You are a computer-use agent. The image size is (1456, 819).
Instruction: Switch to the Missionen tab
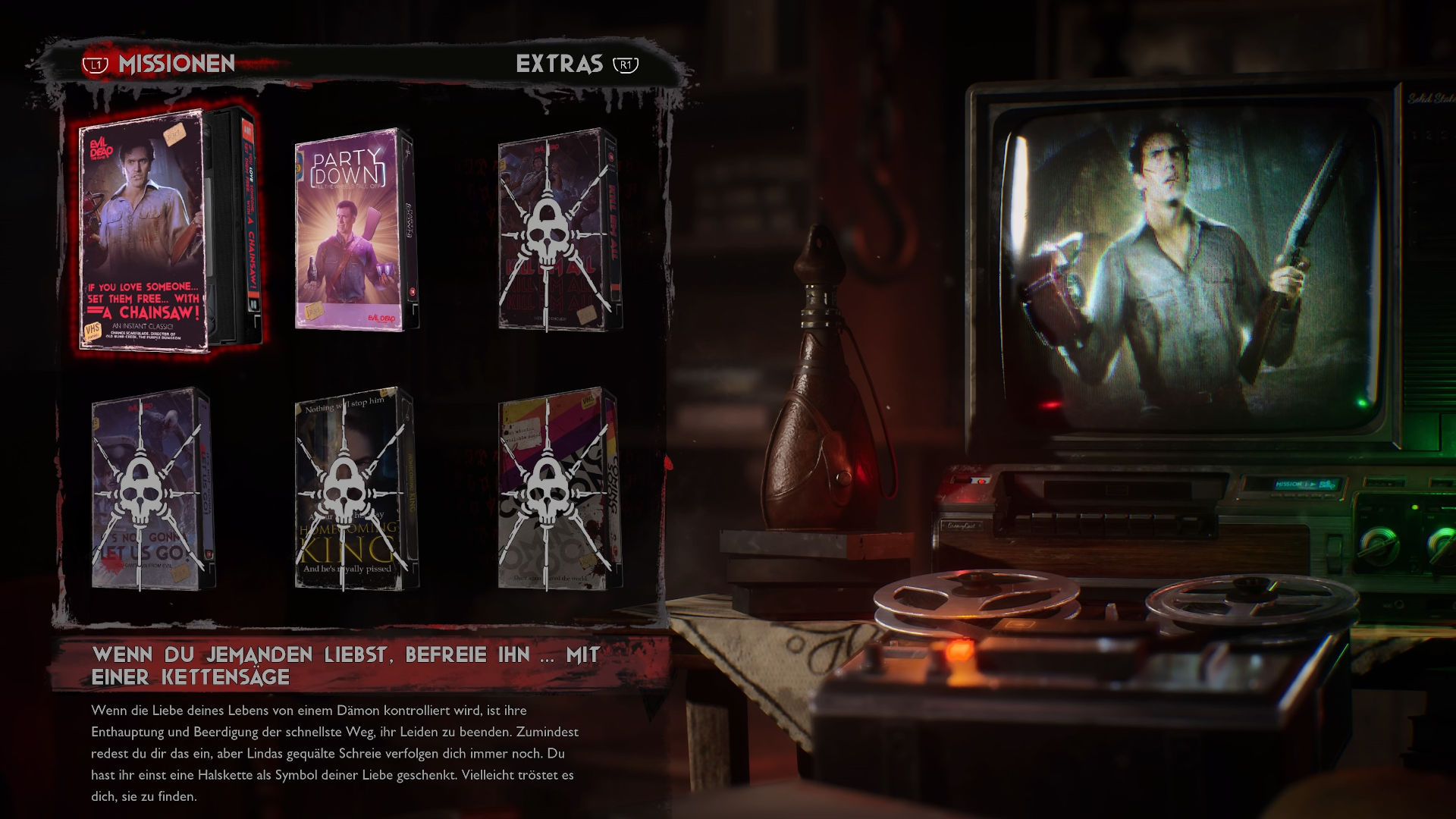(176, 64)
